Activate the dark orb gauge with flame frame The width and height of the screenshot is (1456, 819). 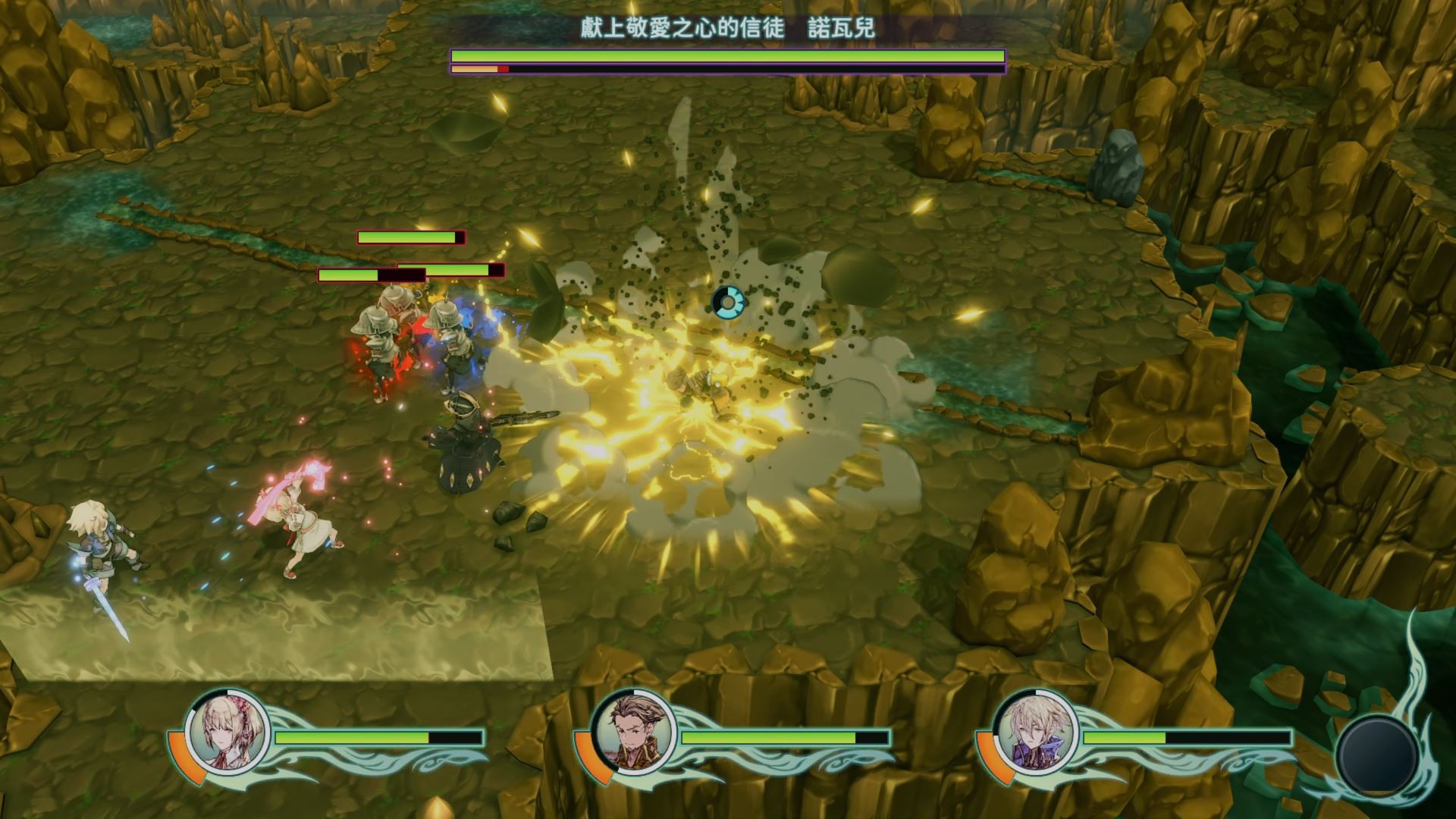coord(1376,753)
